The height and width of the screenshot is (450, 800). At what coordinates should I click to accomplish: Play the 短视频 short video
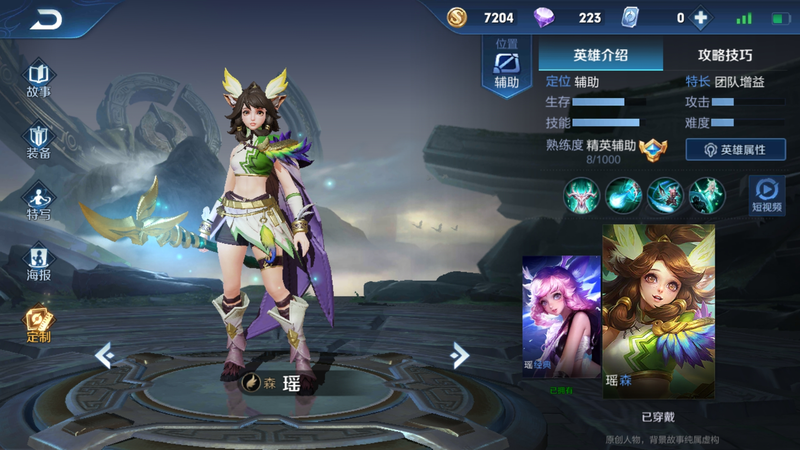(767, 194)
